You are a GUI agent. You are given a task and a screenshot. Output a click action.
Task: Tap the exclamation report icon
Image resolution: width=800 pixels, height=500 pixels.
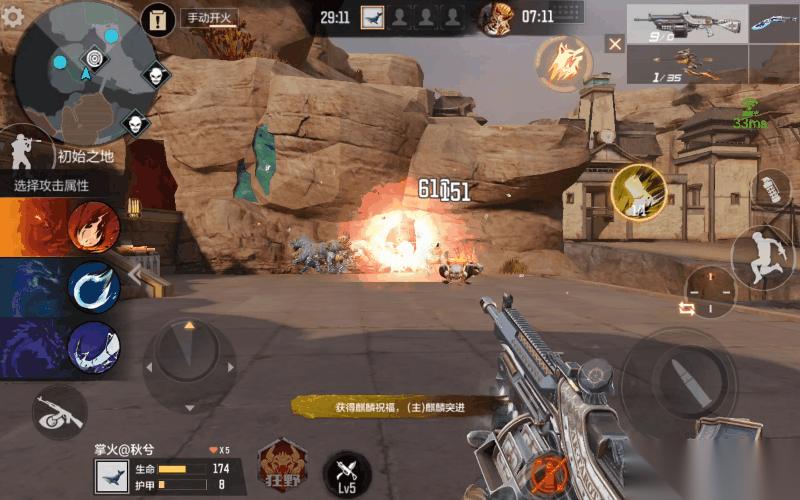coord(158,18)
